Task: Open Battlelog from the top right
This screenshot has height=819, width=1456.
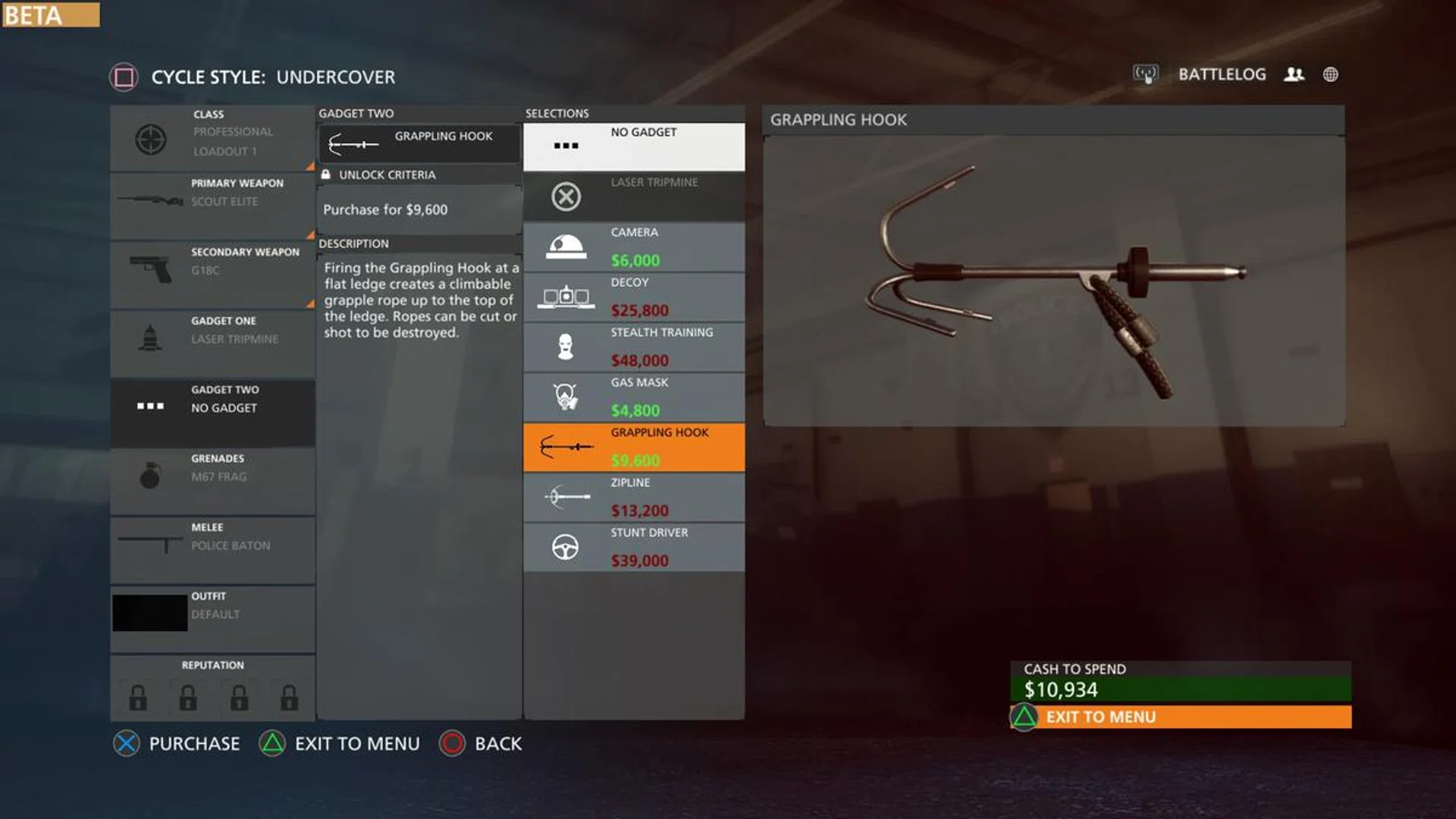Action: coord(1222,74)
